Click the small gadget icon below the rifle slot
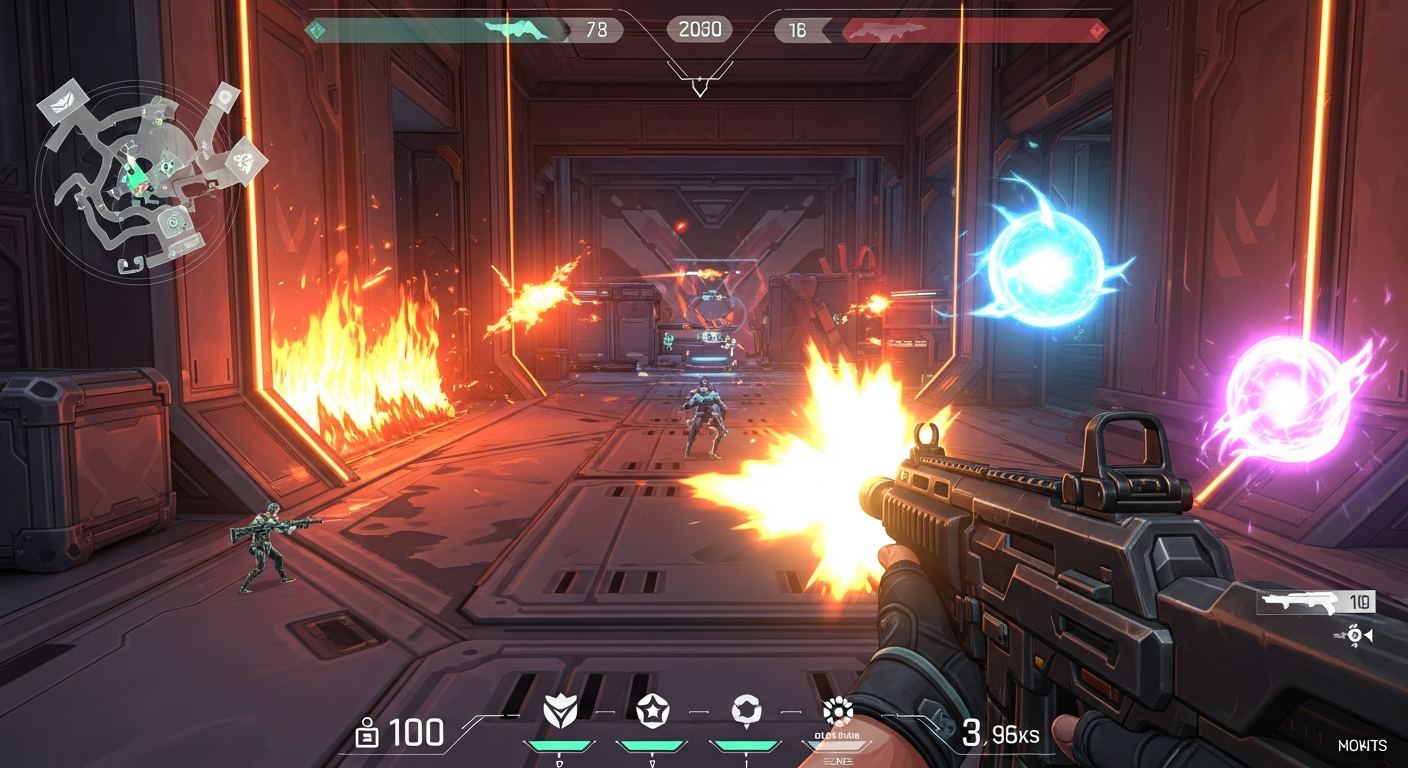 click(1357, 635)
